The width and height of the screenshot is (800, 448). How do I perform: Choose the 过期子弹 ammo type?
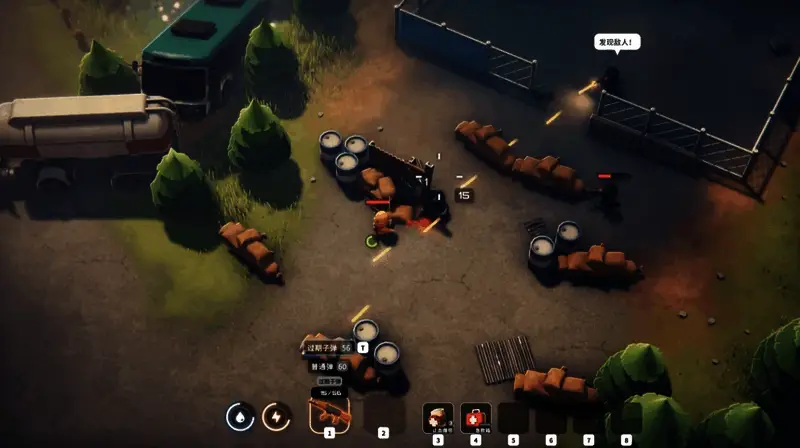tap(329, 347)
